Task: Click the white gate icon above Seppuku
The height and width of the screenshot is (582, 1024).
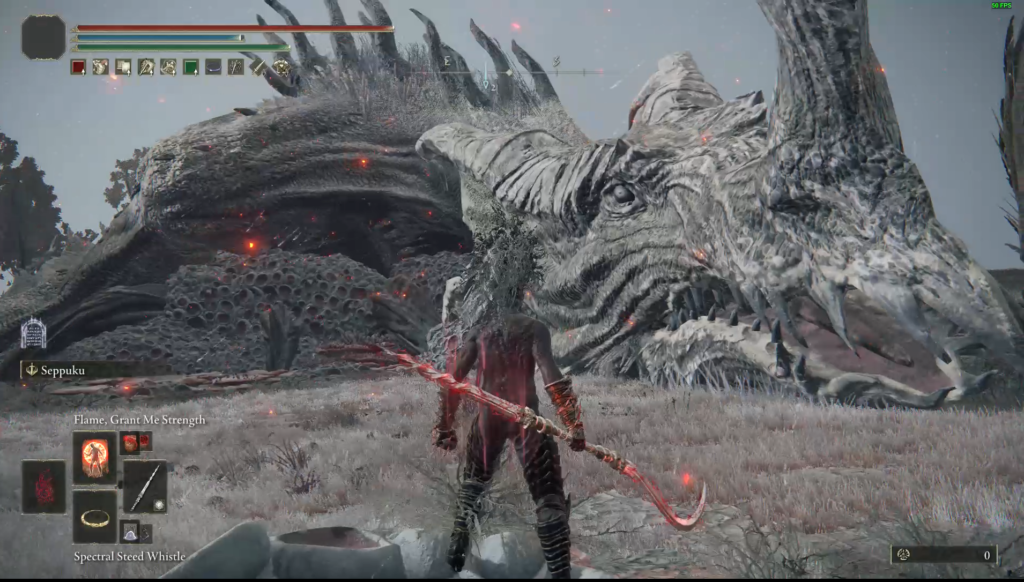Action: point(33,333)
